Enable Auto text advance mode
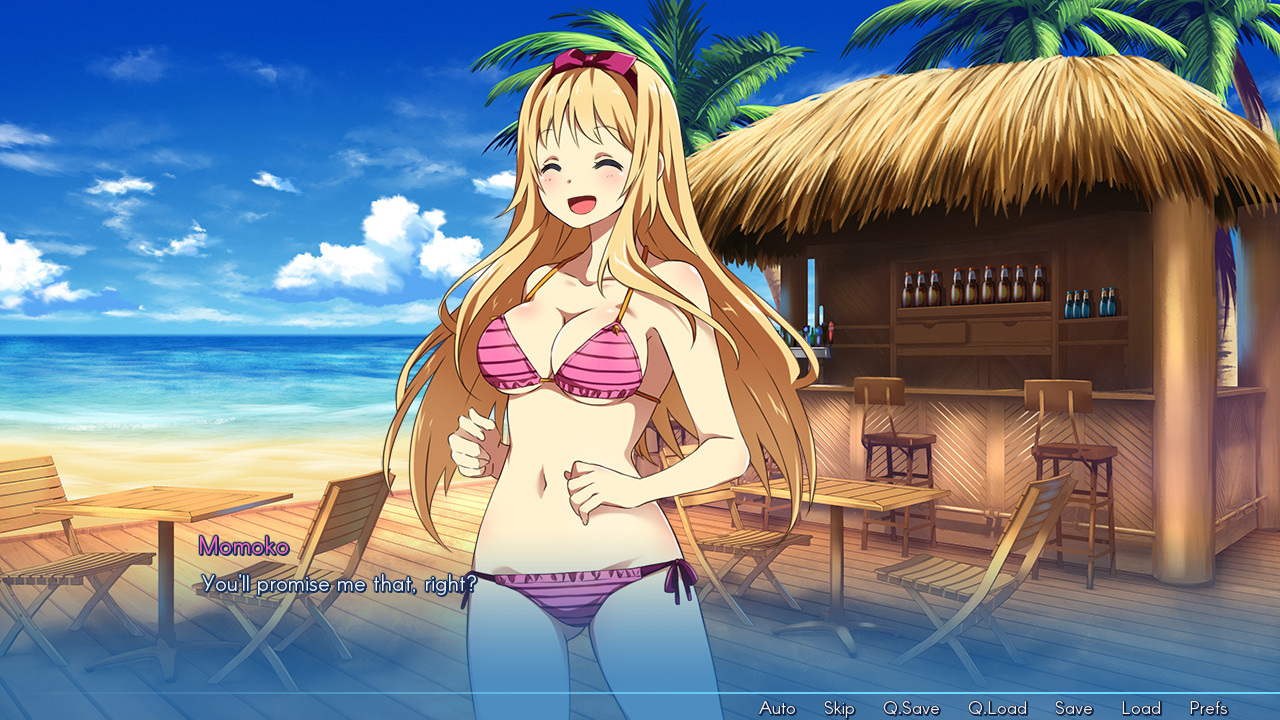1280x720 pixels. click(777, 707)
